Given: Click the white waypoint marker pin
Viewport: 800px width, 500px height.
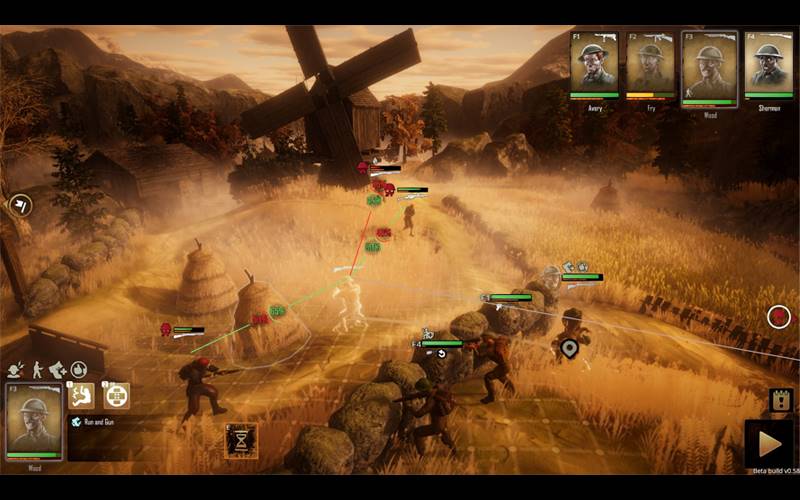Looking at the screenshot, I should 570,348.
